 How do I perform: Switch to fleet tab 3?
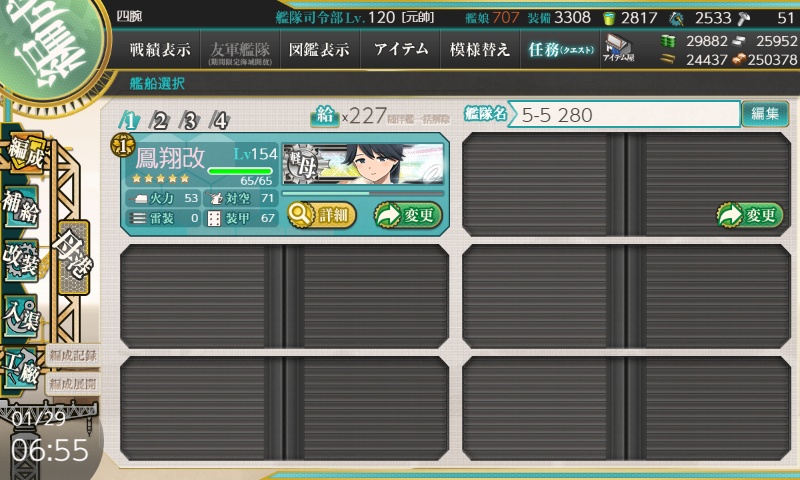[x=189, y=121]
